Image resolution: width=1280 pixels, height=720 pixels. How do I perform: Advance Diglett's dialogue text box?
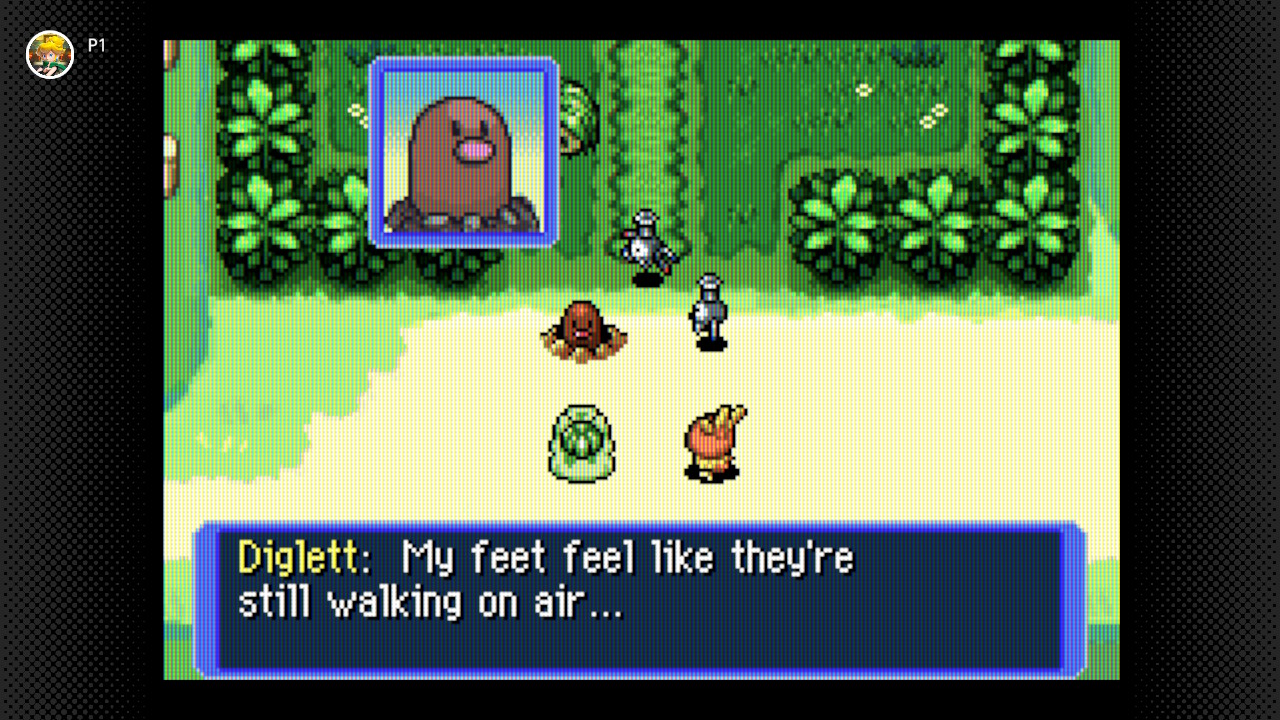coord(640,598)
